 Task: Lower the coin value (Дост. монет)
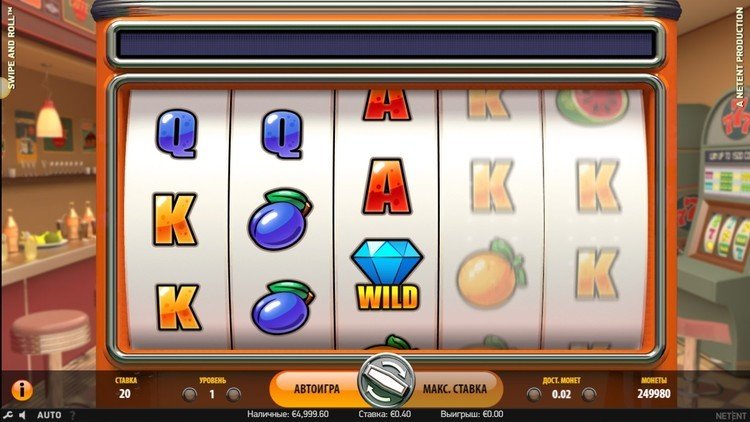[534, 395]
